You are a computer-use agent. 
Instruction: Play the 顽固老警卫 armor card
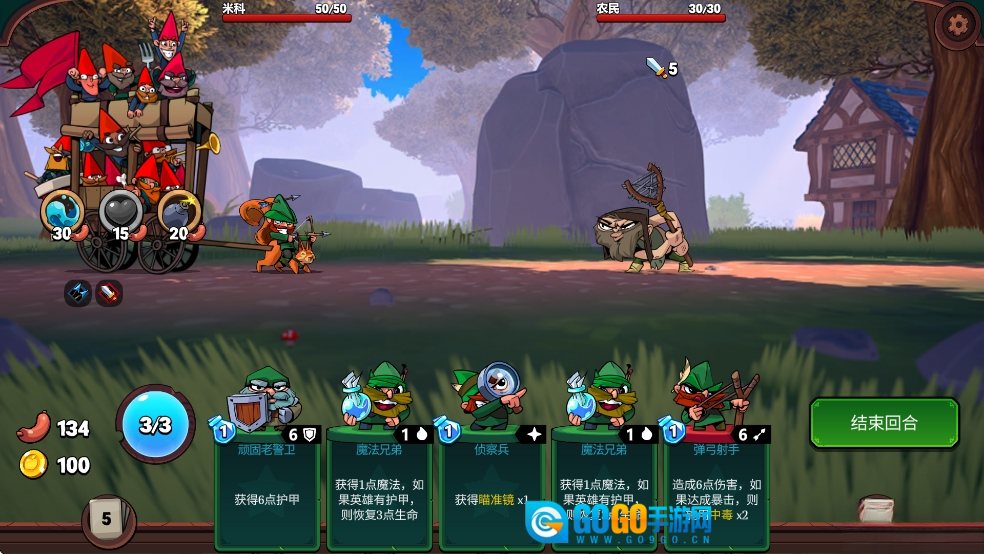(x=265, y=460)
